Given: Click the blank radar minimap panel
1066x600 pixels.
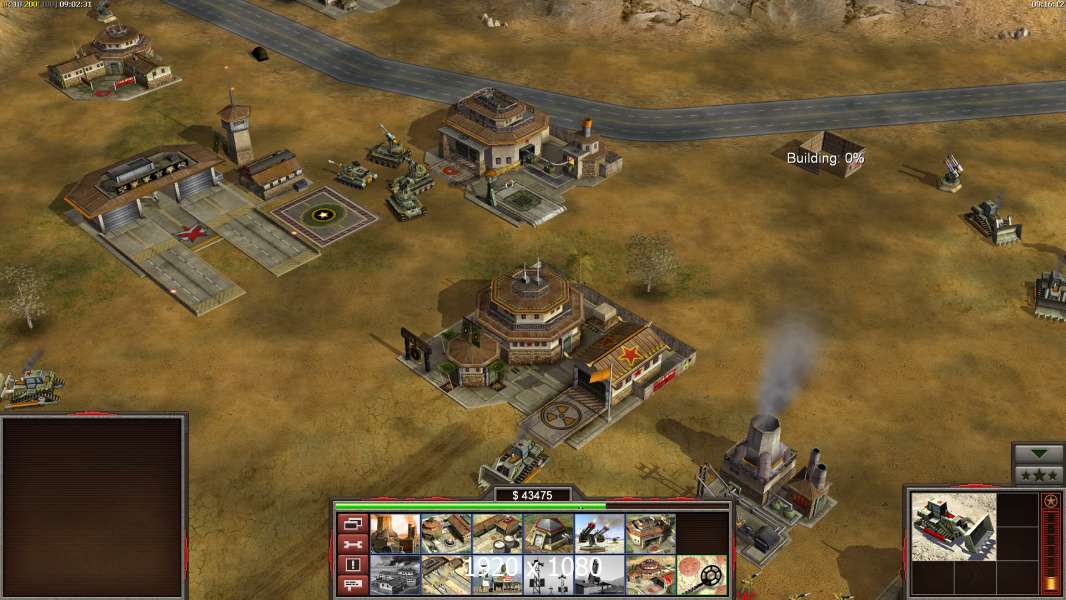Looking at the screenshot, I should point(93,507).
